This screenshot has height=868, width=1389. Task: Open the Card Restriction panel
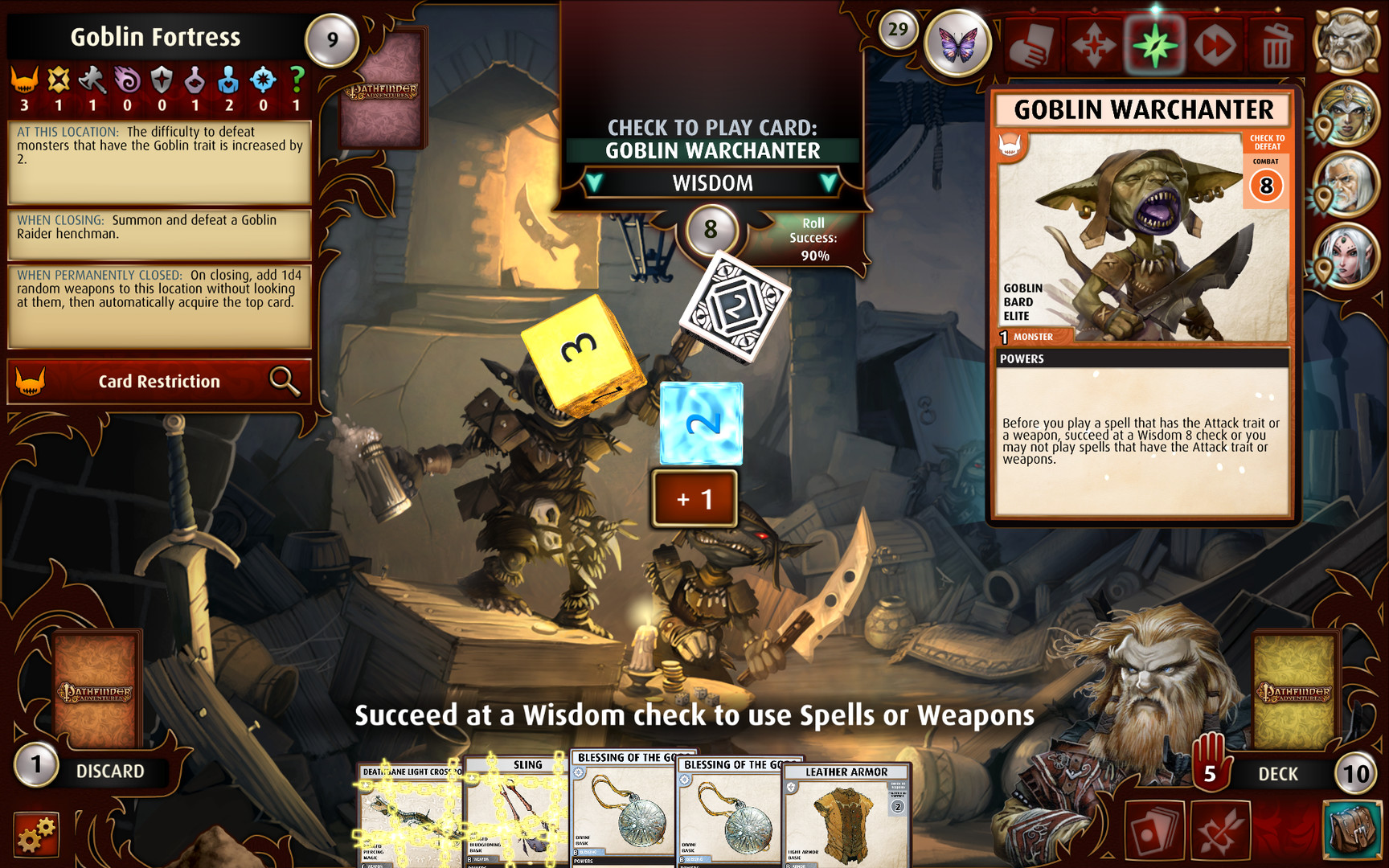[x=158, y=382]
